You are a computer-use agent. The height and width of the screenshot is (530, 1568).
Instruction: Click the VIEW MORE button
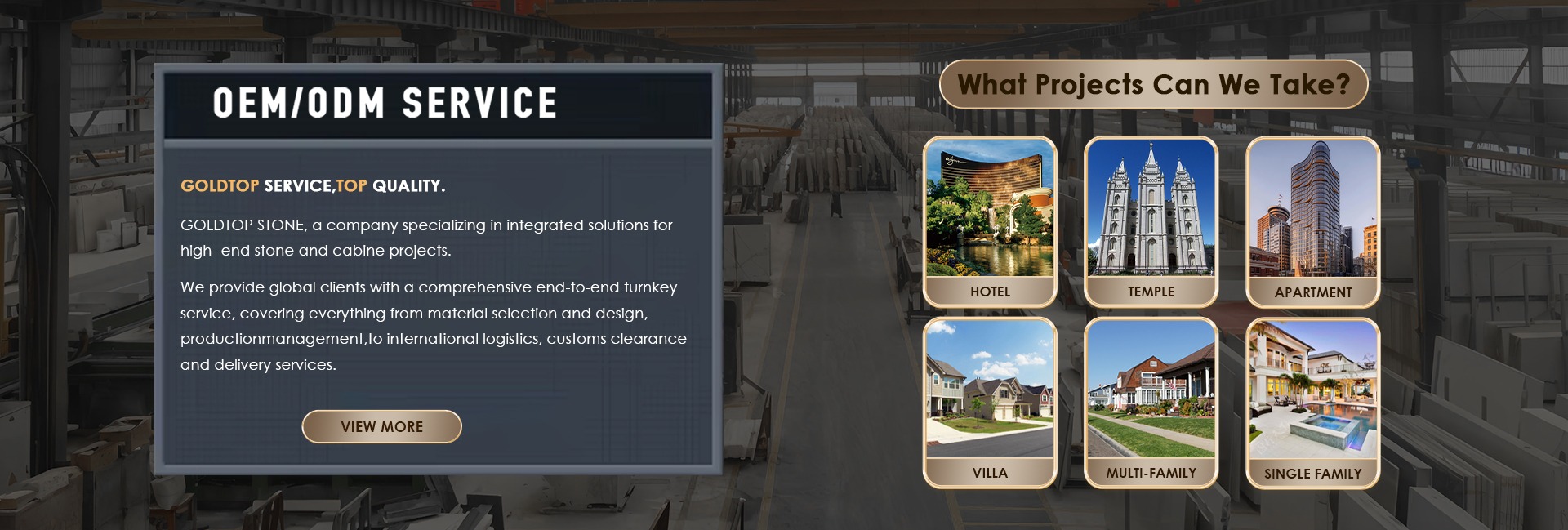381,426
